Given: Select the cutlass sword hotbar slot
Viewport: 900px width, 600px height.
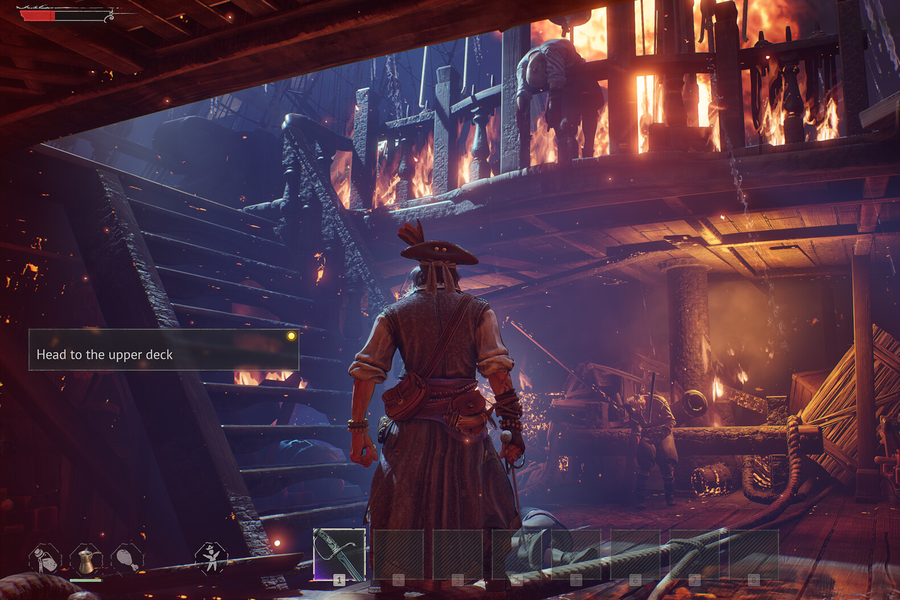Looking at the screenshot, I should (339, 554).
